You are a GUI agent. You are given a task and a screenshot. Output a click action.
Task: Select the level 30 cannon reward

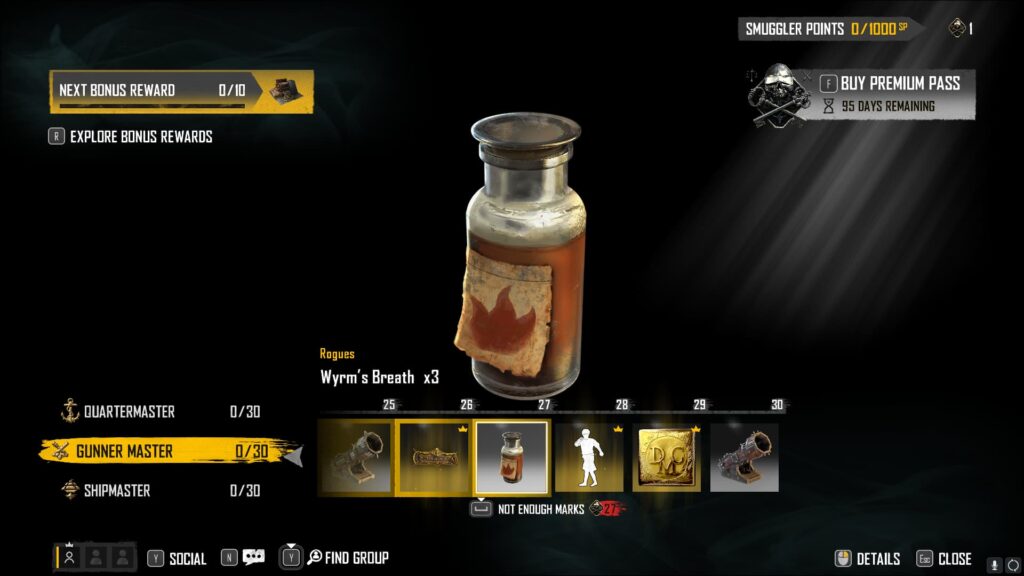744,457
